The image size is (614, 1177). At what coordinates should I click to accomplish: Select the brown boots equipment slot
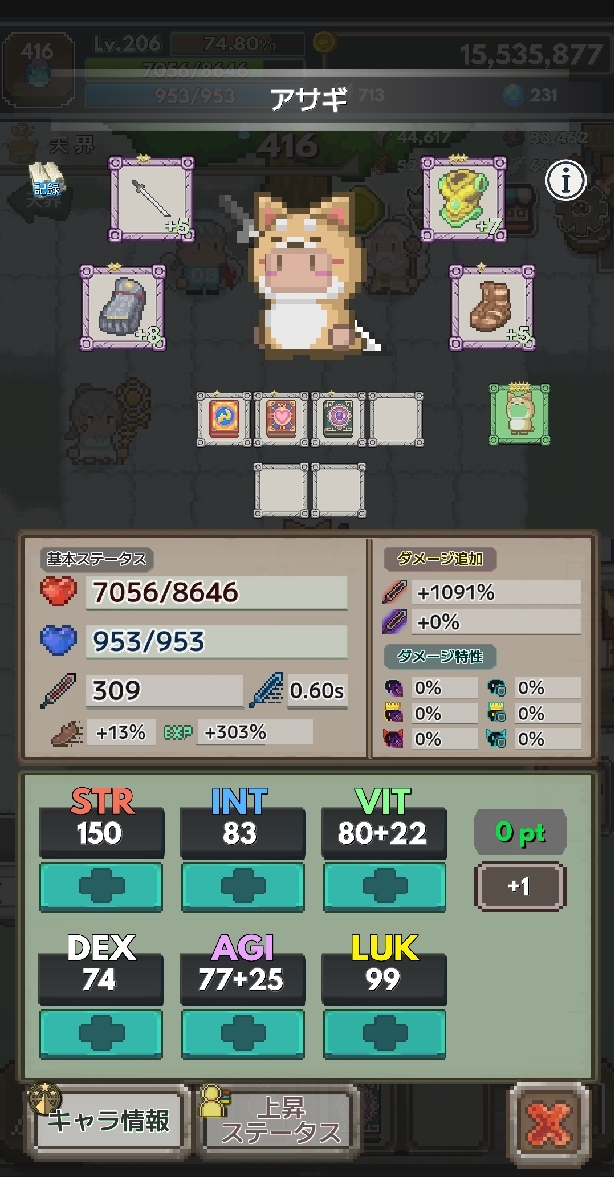pos(491,307)
